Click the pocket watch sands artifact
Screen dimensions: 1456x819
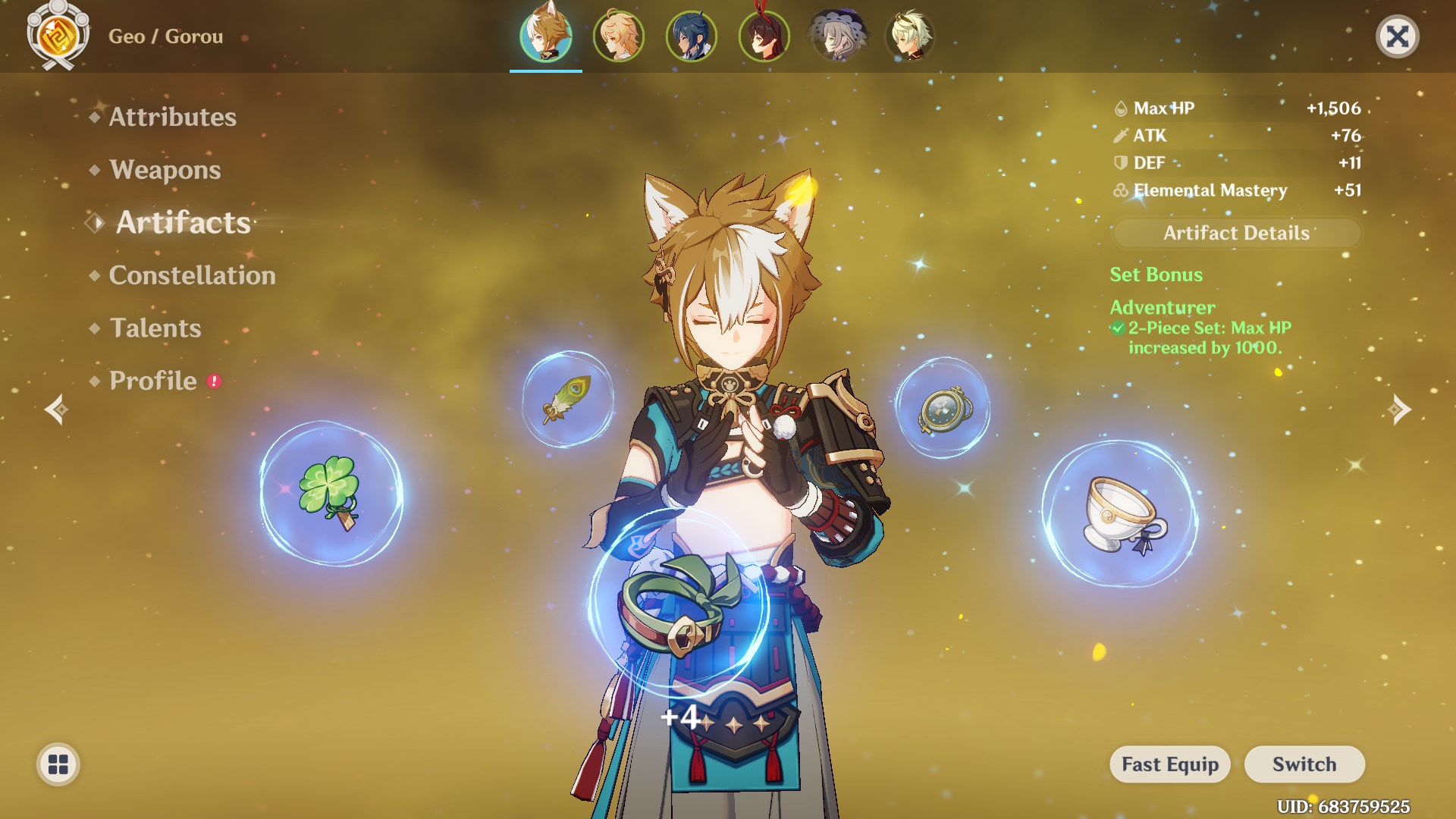(x=943, y=409)
